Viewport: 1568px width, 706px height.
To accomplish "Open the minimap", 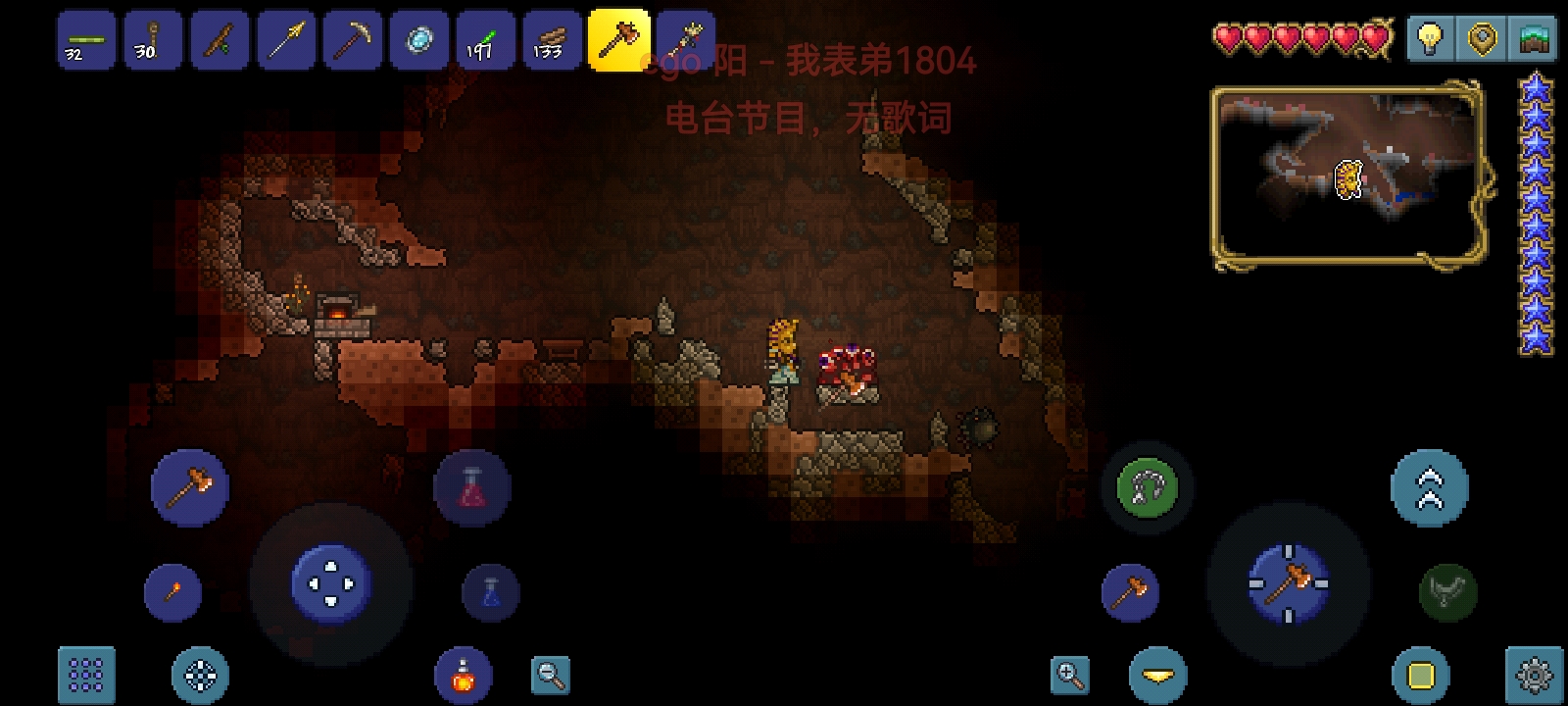I will [x=1349, y=176].
